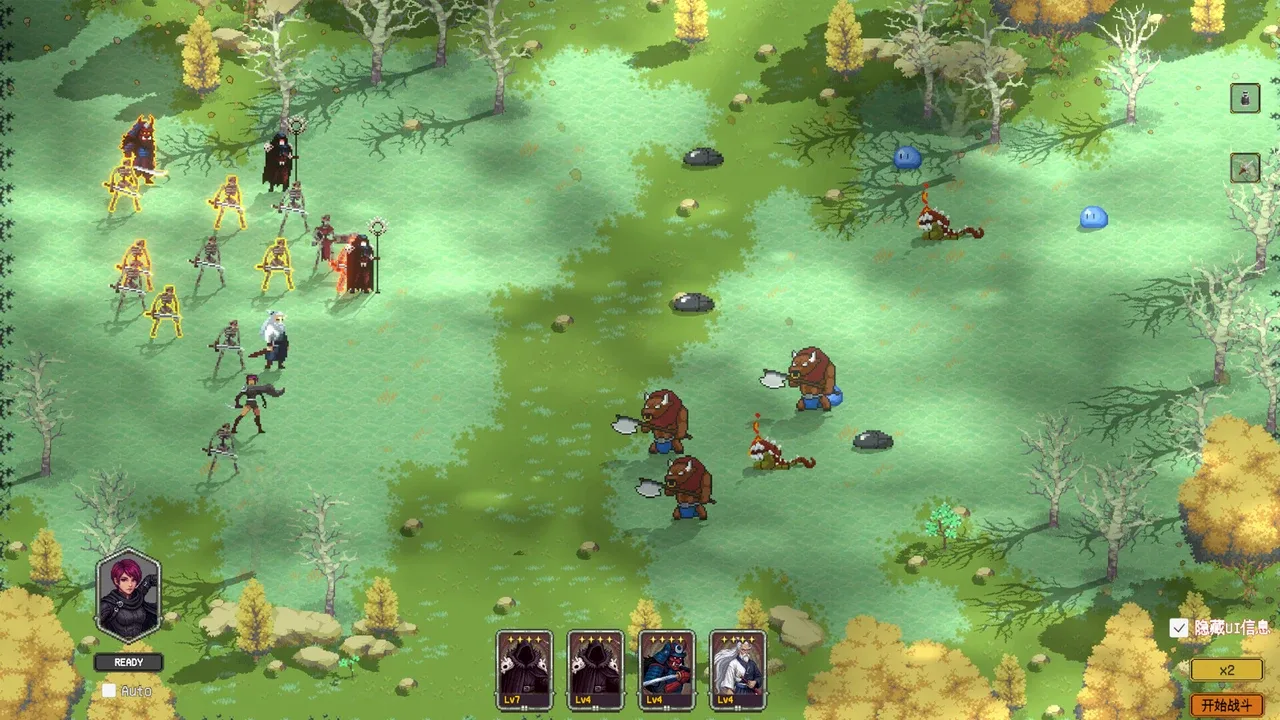The image size is (1280, 720).
Task: Start the battle with the 开始战斗 button
Action: pos(1226,705)
